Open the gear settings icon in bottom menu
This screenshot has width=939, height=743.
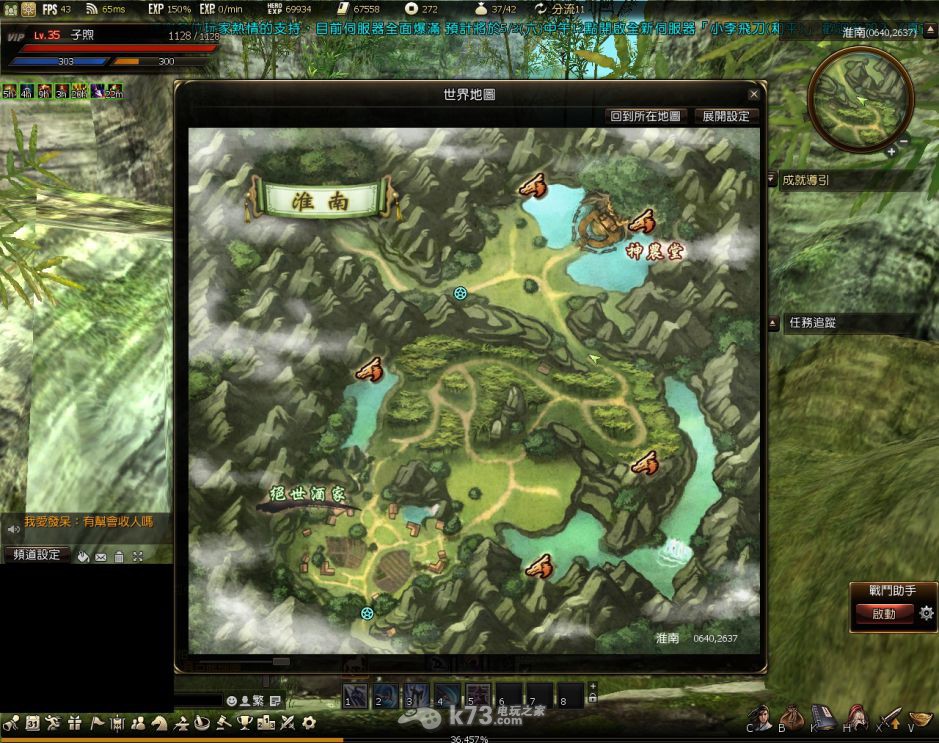coord(309,722)
